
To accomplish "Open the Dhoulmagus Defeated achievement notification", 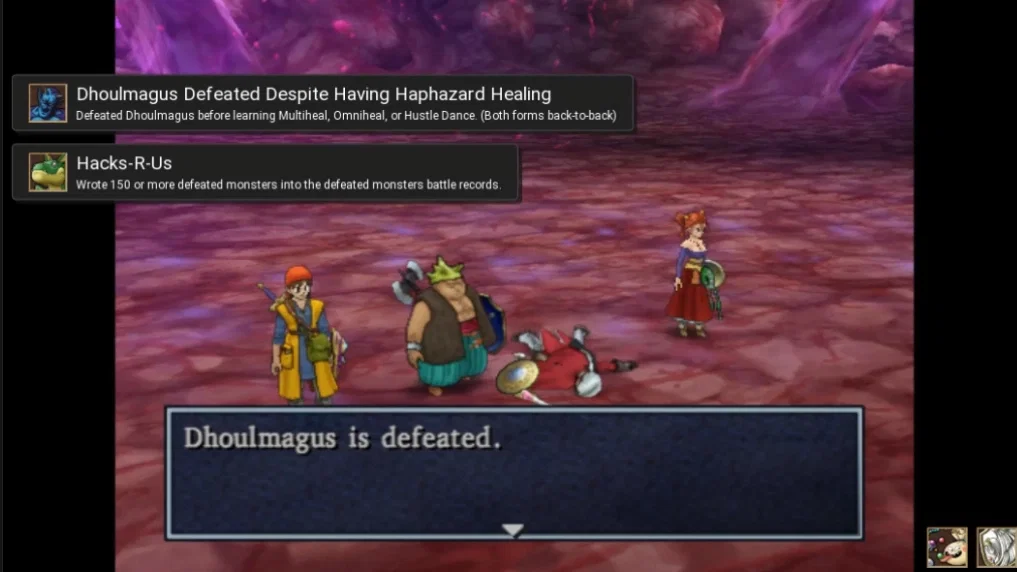I will point(322,103).
